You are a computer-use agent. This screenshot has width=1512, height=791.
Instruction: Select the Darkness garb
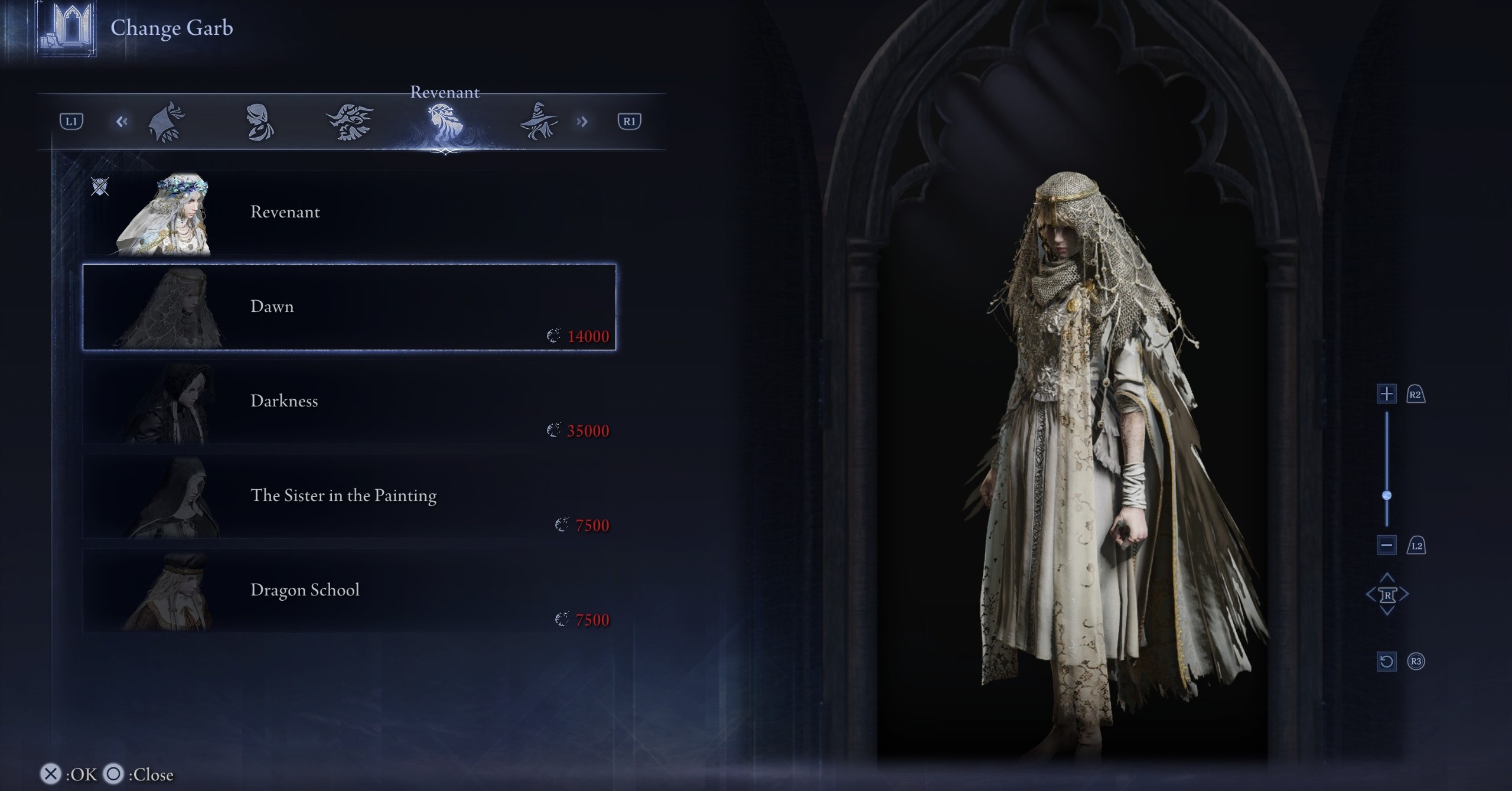tap(348, 402)
